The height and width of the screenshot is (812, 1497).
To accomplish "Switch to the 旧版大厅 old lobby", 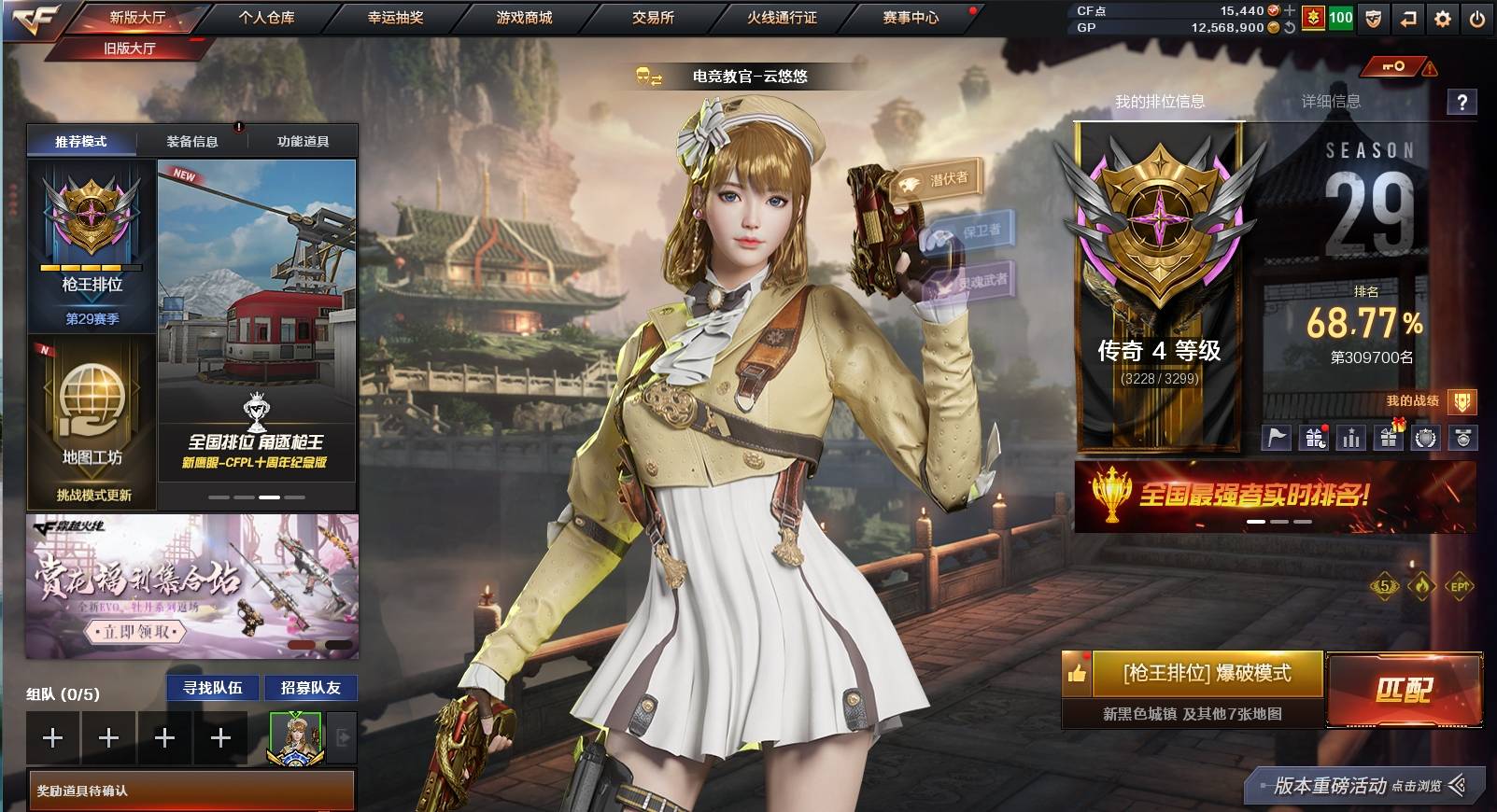I will (x=130, y=49).
